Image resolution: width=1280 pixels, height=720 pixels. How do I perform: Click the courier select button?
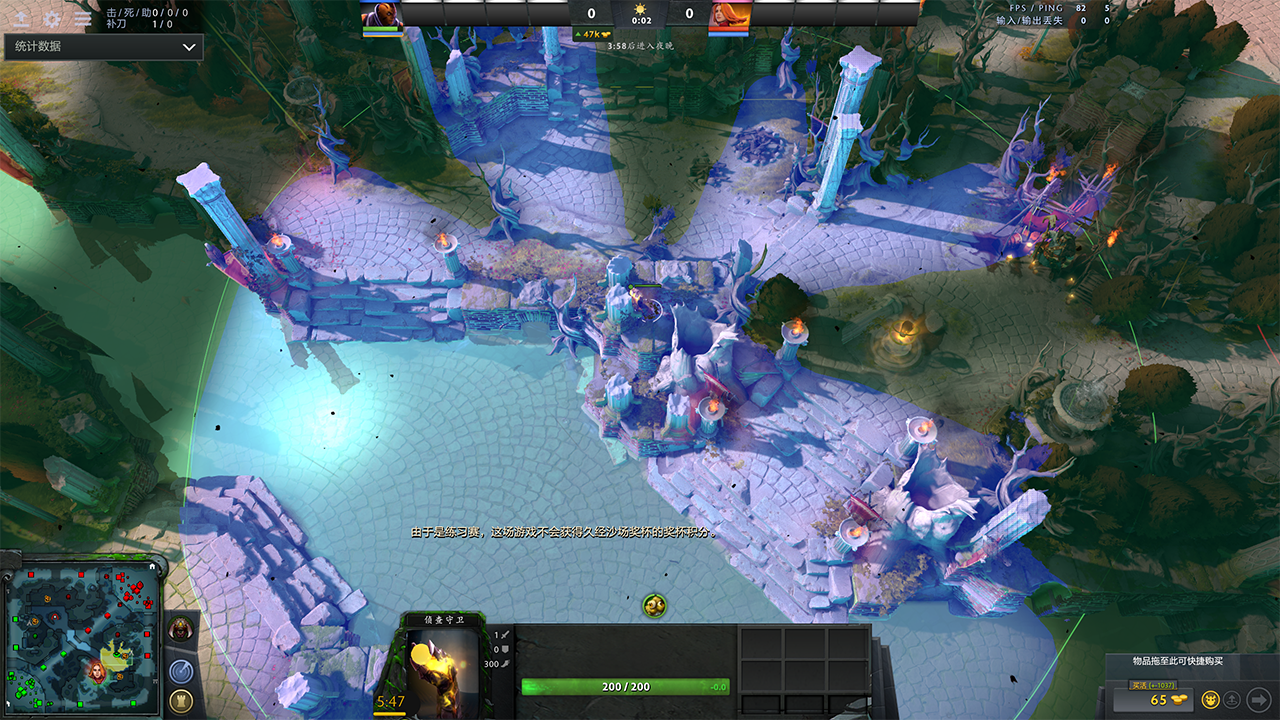(x=1210, y=699)
